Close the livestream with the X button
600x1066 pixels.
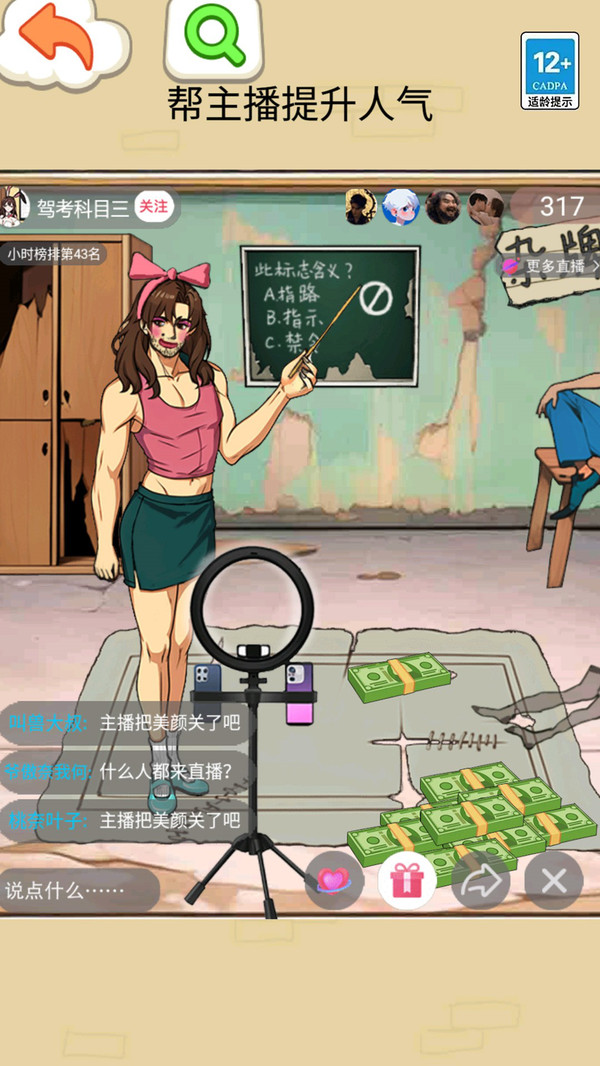[553, 881]
